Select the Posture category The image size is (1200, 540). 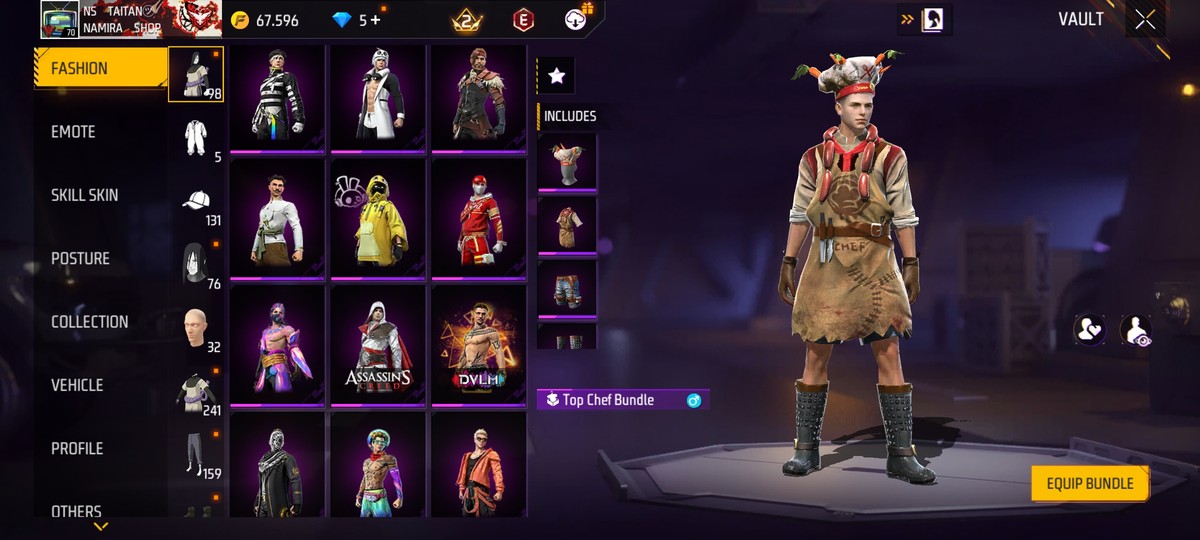coord(81,258)
